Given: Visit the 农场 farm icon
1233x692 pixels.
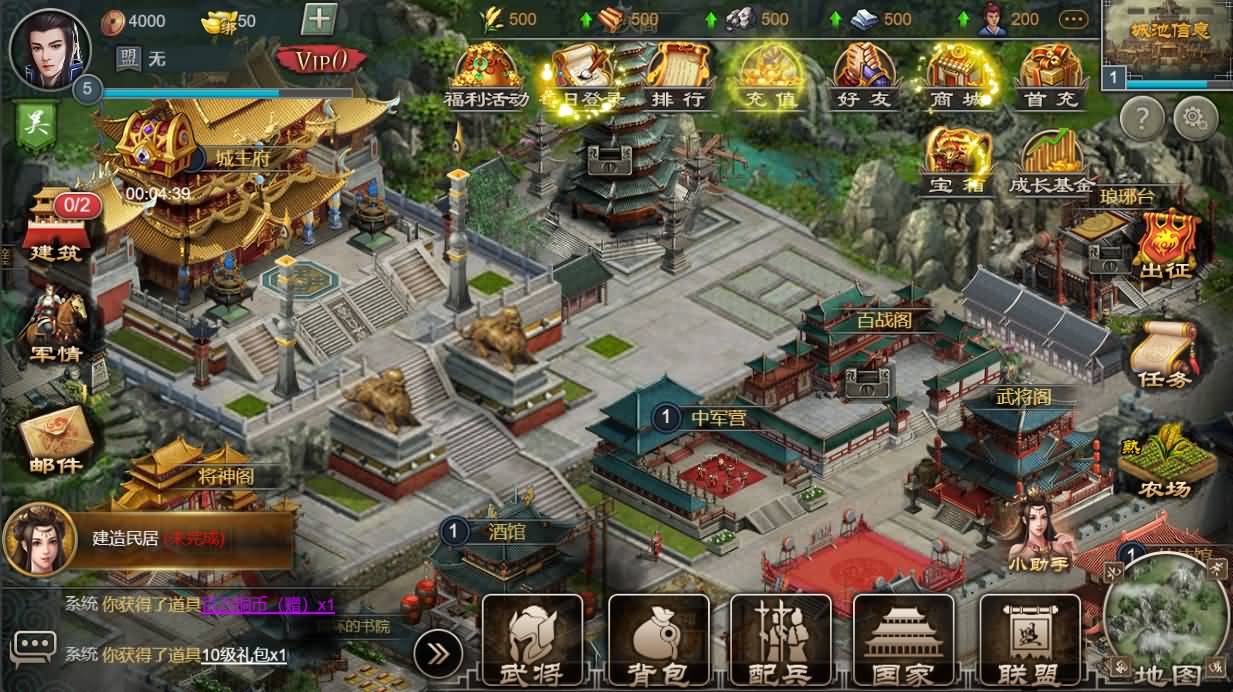Looking at the screenshot, I should tap(1164, 460).
